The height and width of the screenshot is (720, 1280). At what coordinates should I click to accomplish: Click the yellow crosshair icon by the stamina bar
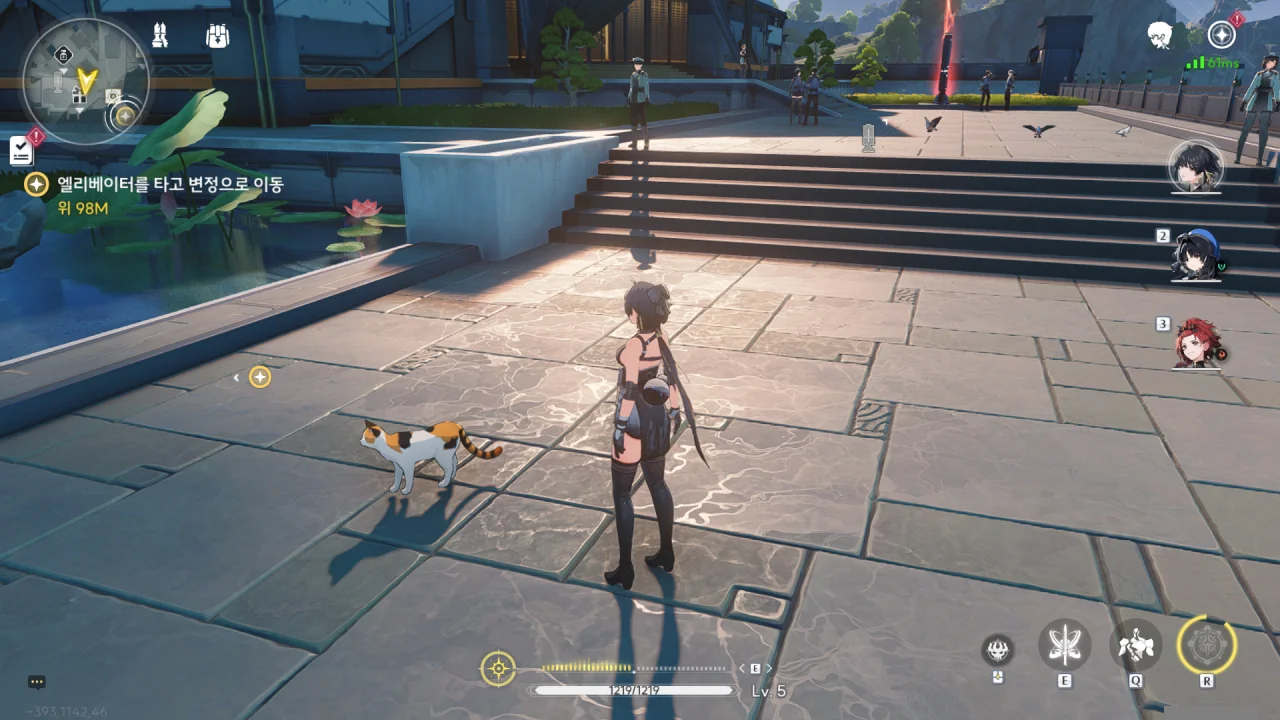(x=498, y=668)
